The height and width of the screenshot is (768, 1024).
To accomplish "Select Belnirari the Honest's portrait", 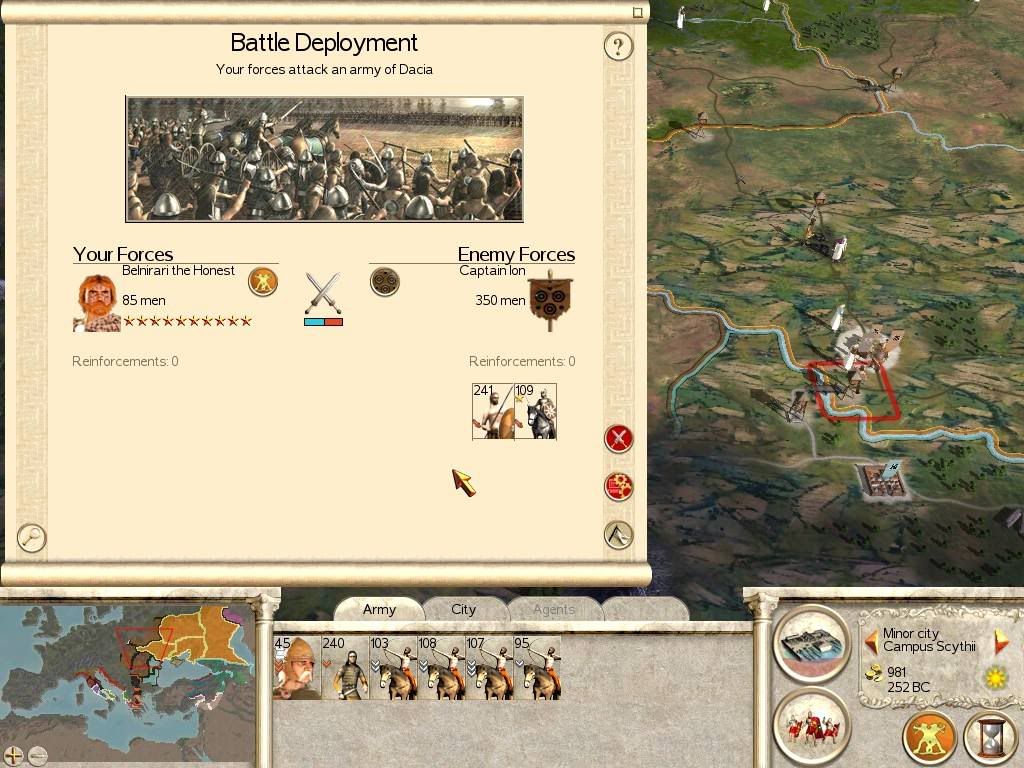I will pyautogui.click(x=96, y=303).
